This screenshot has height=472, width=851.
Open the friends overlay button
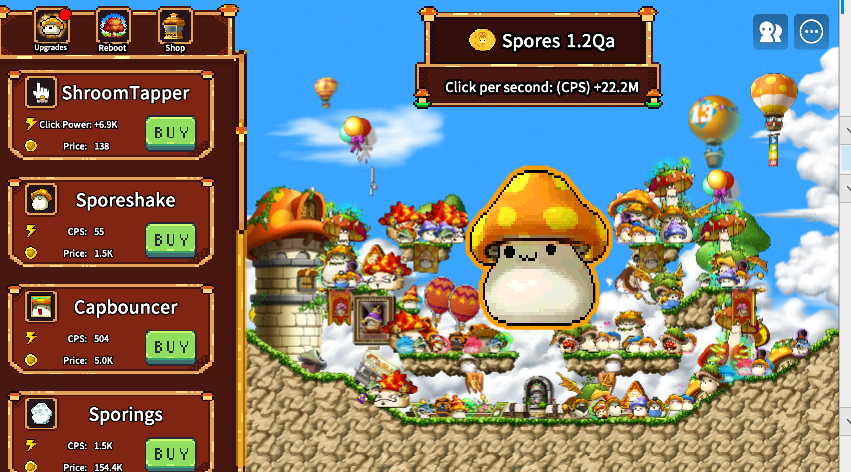click(770, 32)
